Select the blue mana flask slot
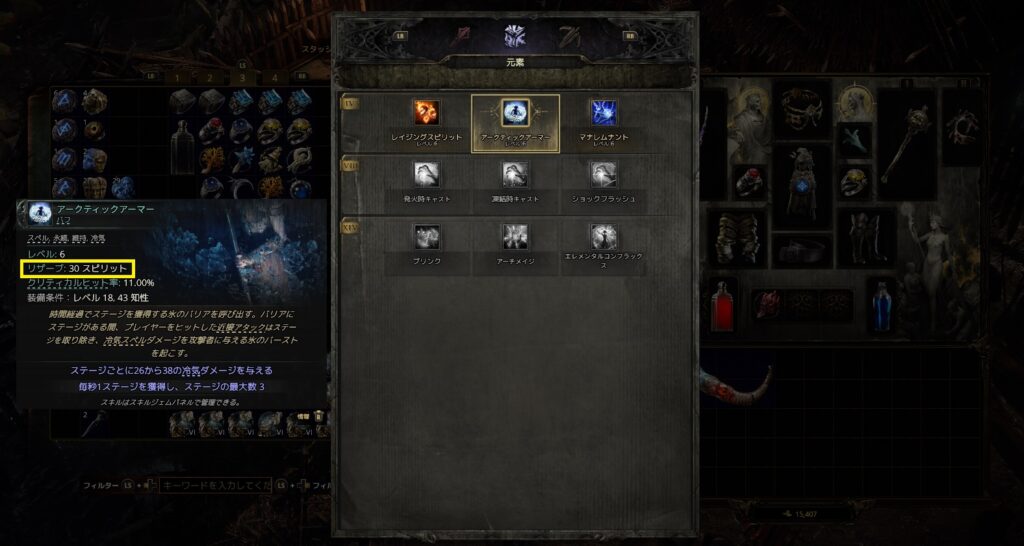 [881, 305]
